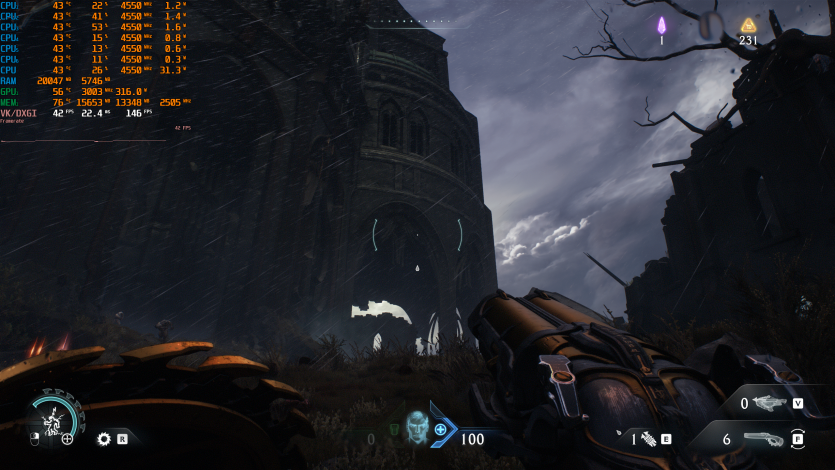Use the skeletal gauntlet item icon

647,438
